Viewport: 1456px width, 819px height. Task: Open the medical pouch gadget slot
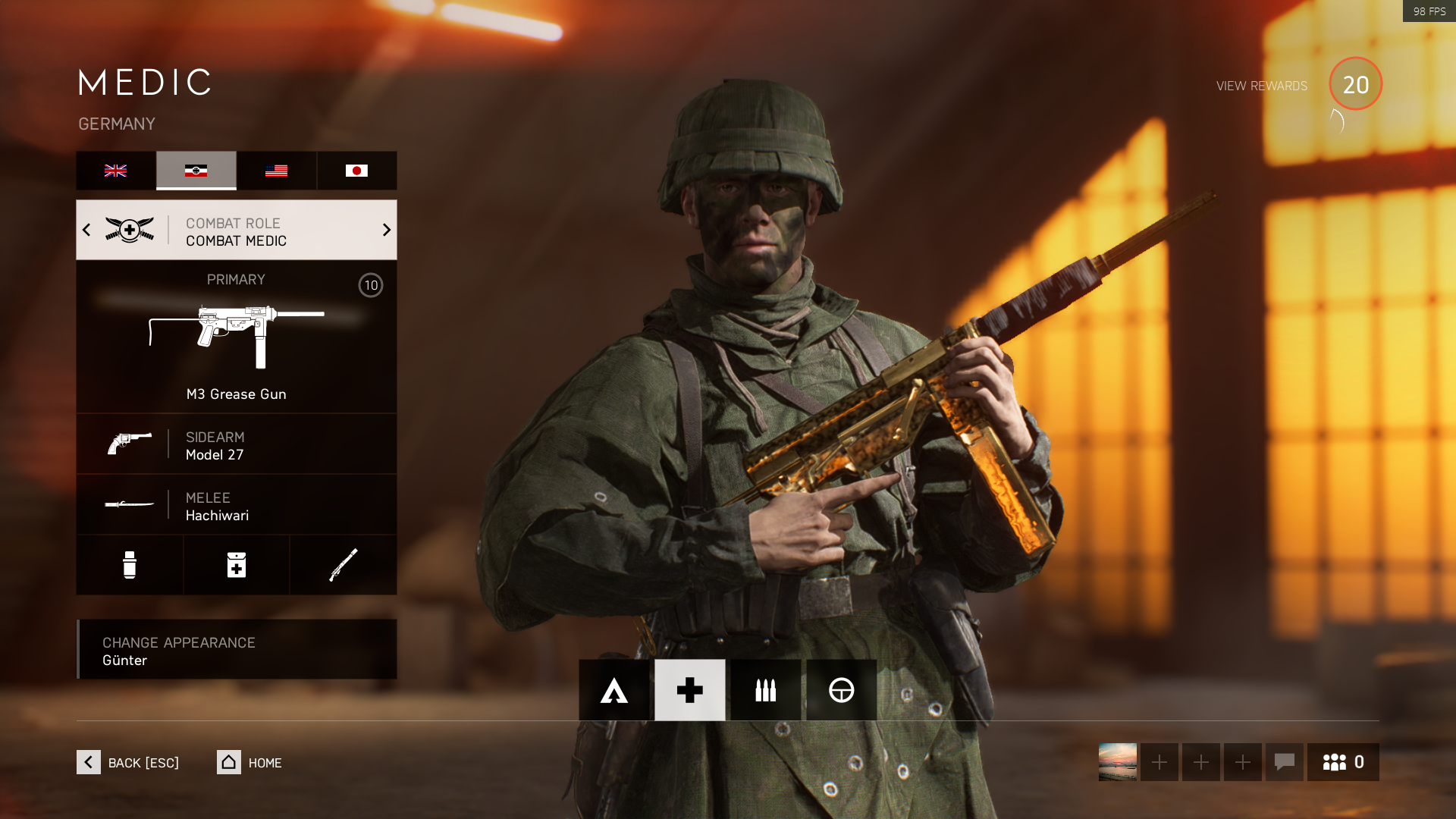237,565
